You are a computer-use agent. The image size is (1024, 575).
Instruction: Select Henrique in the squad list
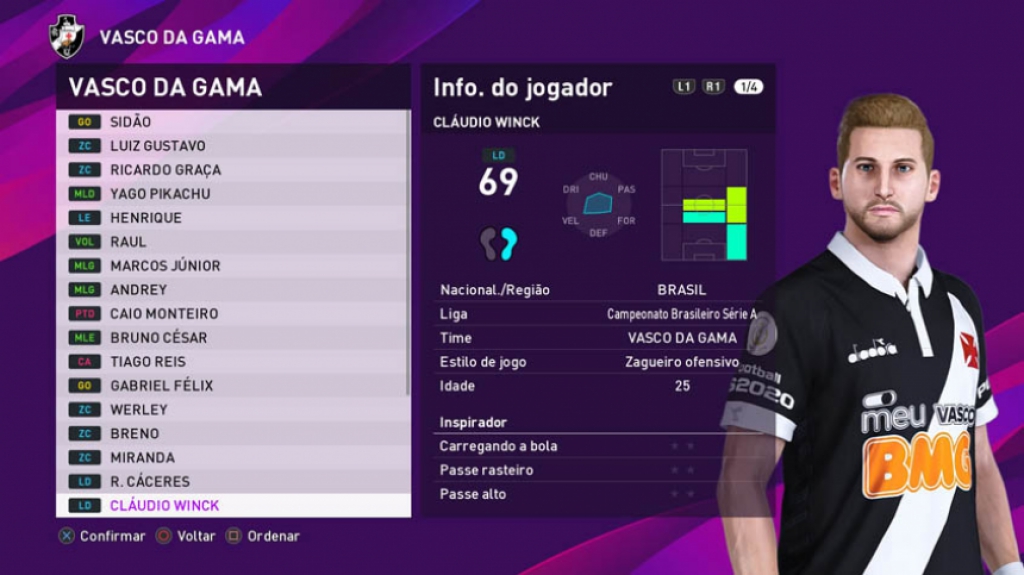(232, 217)
